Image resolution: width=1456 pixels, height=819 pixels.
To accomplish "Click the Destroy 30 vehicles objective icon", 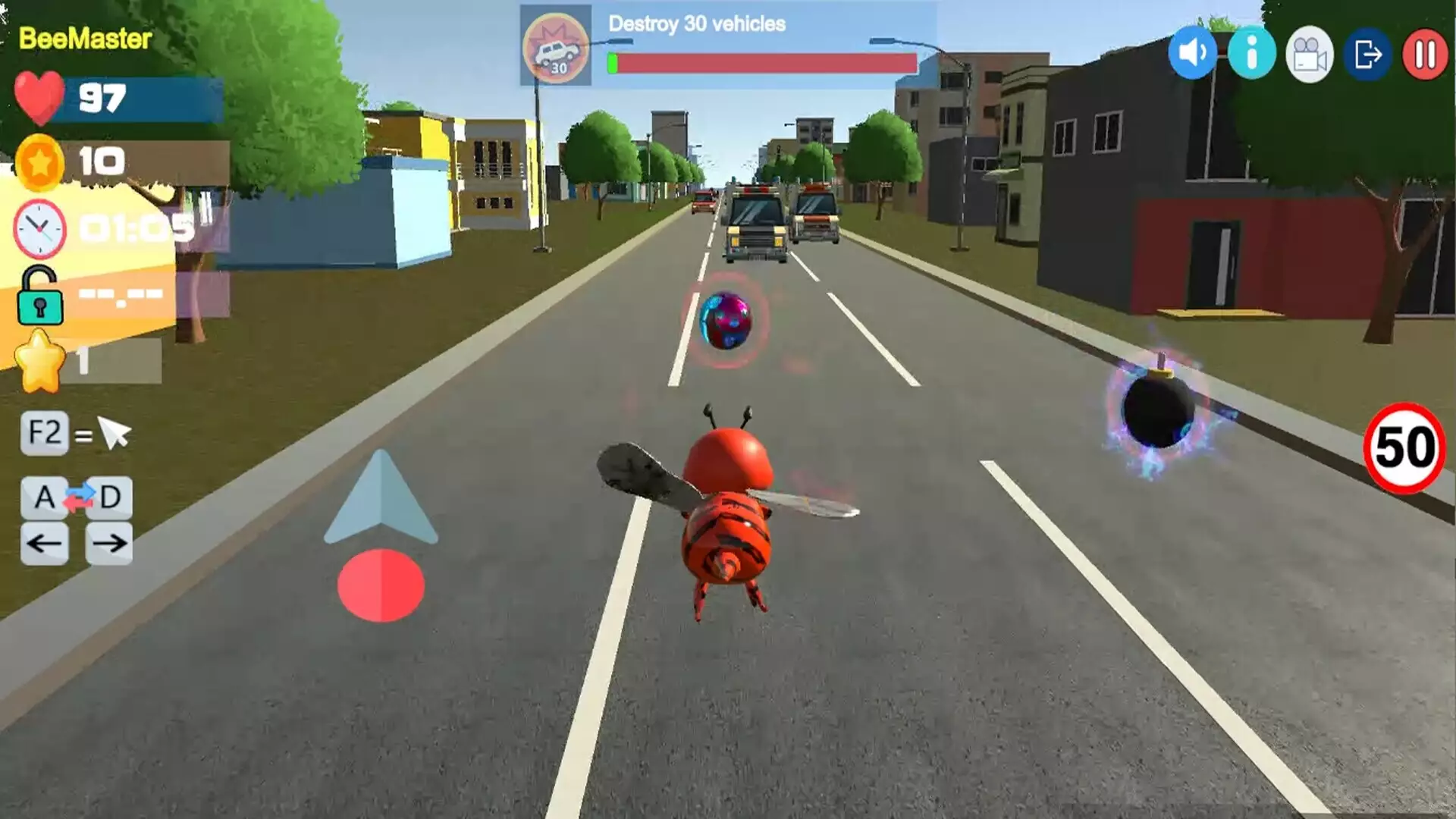I will pyautogui.click(x=557, y=47).
